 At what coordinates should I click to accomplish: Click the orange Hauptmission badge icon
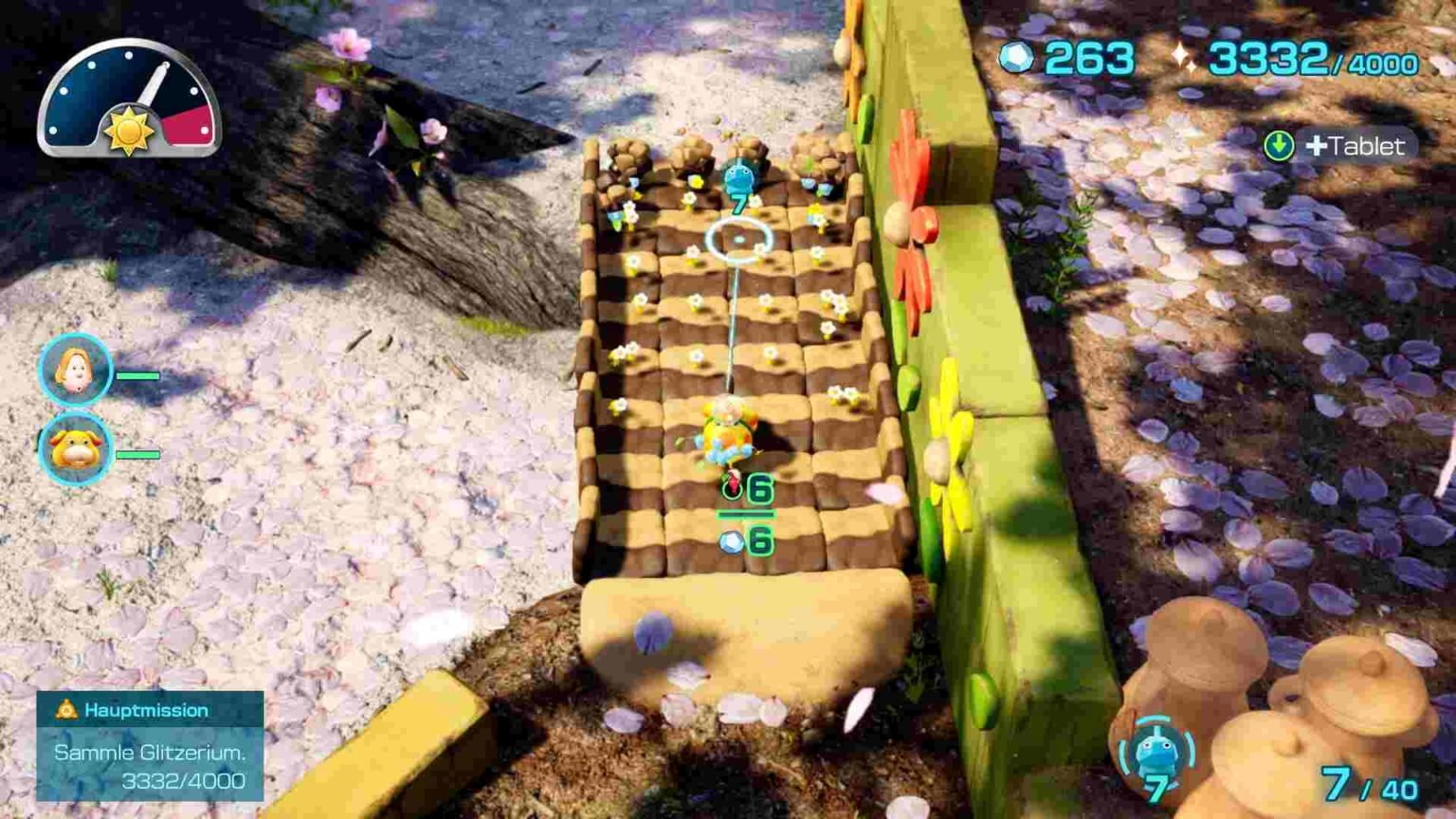tap(64, 708)
